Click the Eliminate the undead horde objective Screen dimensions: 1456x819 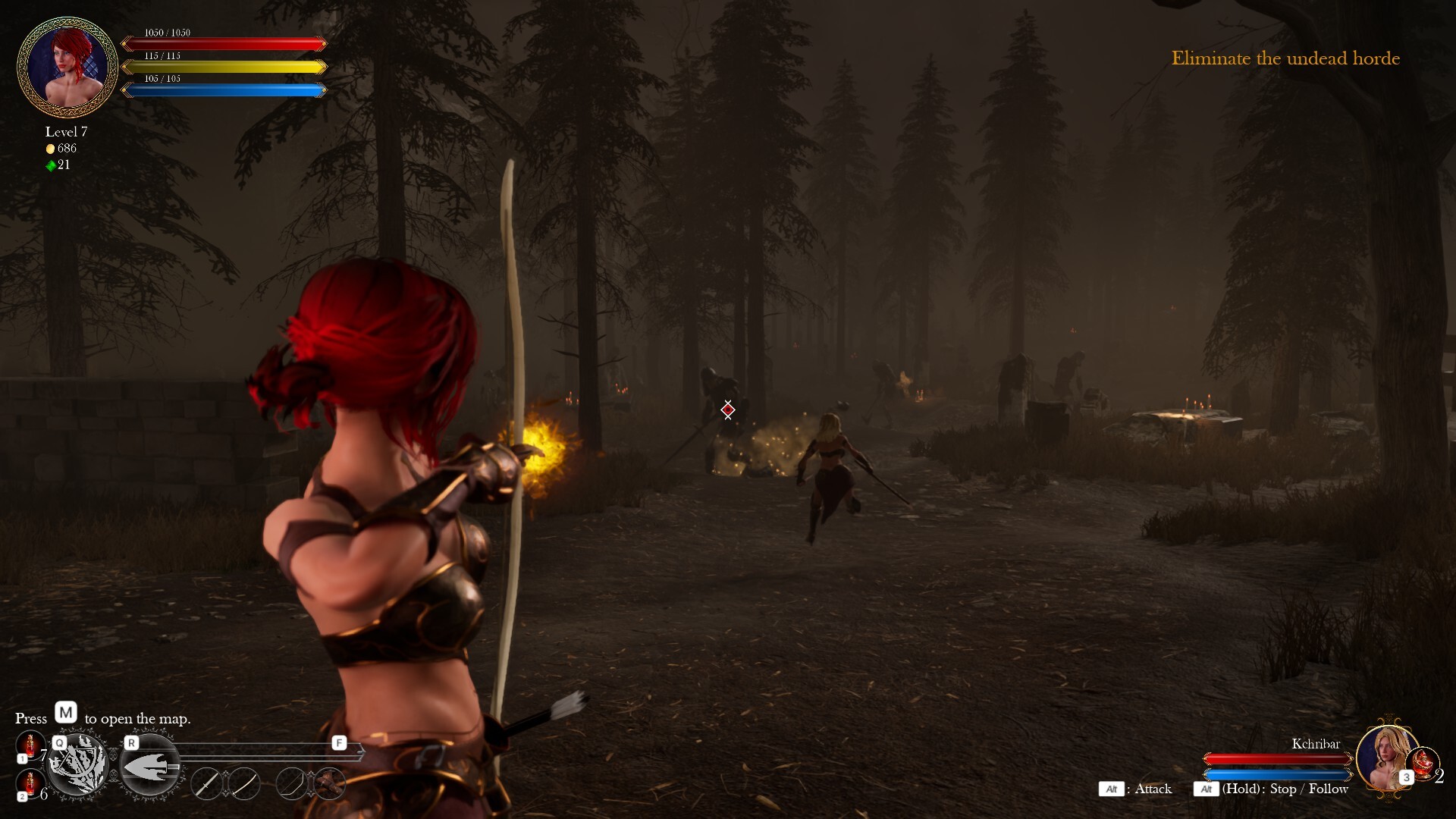1285,58
